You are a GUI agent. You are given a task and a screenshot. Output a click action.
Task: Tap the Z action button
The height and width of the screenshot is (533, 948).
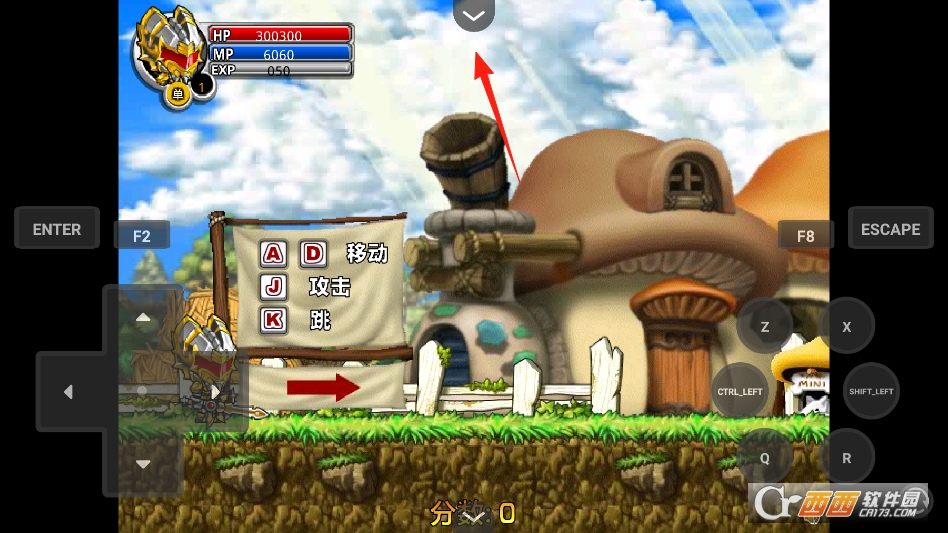click(765, 326)
